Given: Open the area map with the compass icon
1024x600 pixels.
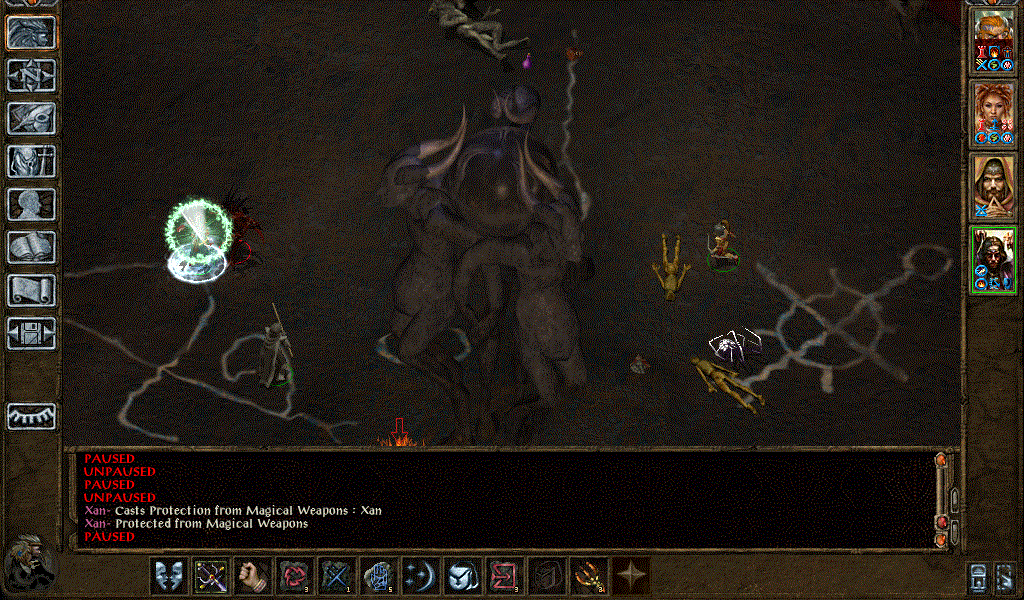Looking at the screenshot, I should click(31, 75).
